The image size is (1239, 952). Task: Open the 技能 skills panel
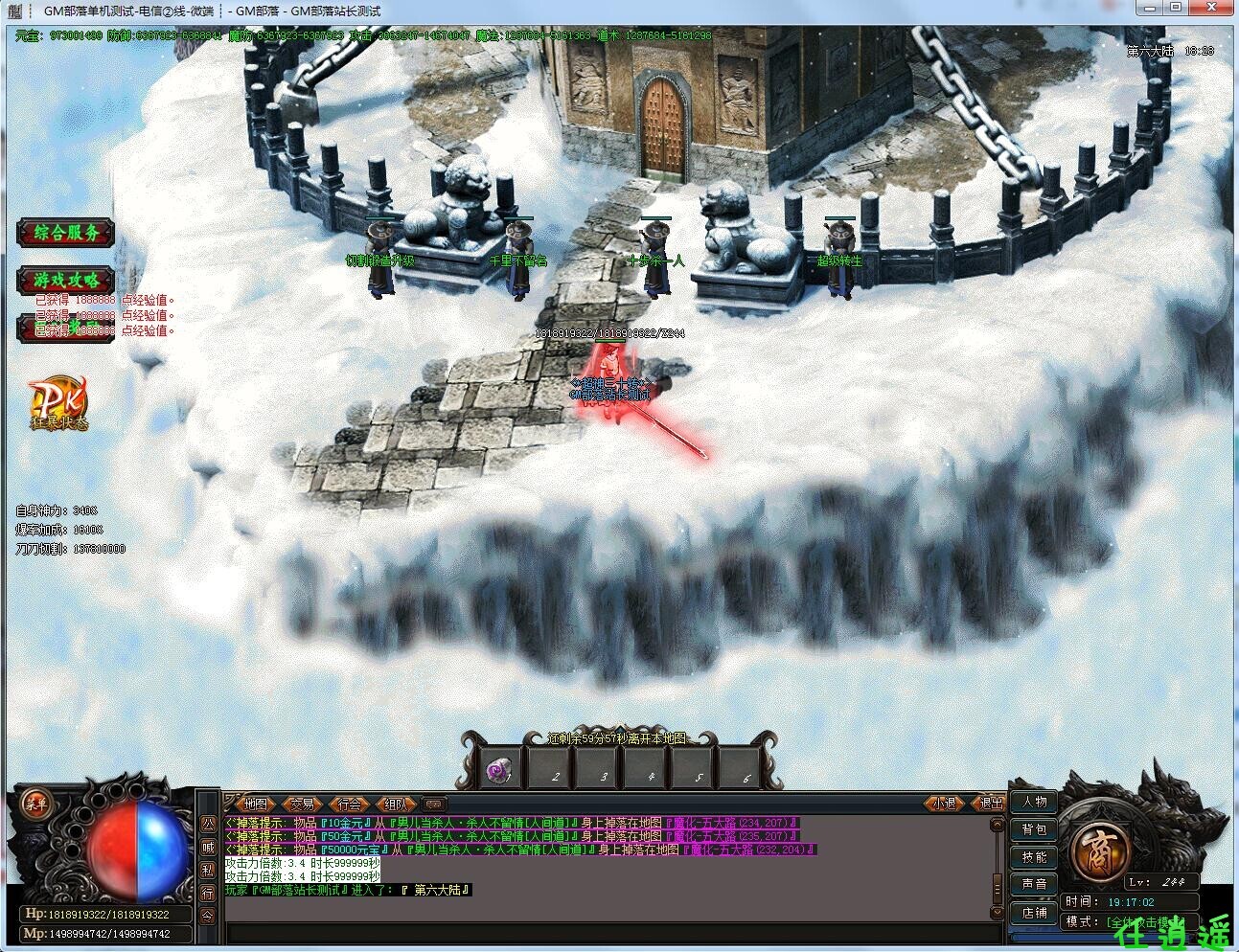pyautogui.click(x=1033, y=857)
